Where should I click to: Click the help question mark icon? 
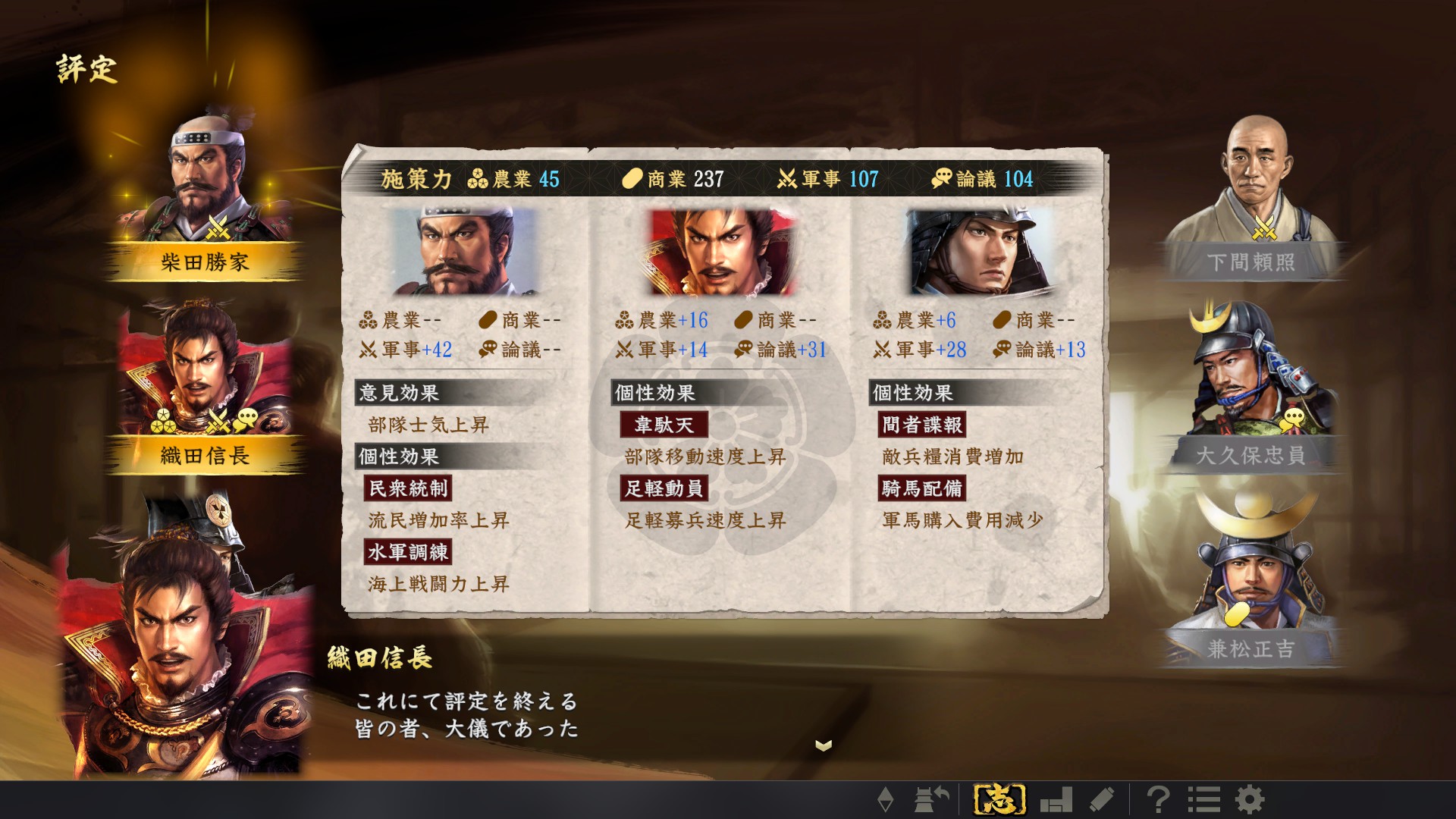pyautogui.click(x=1161, y=800)
